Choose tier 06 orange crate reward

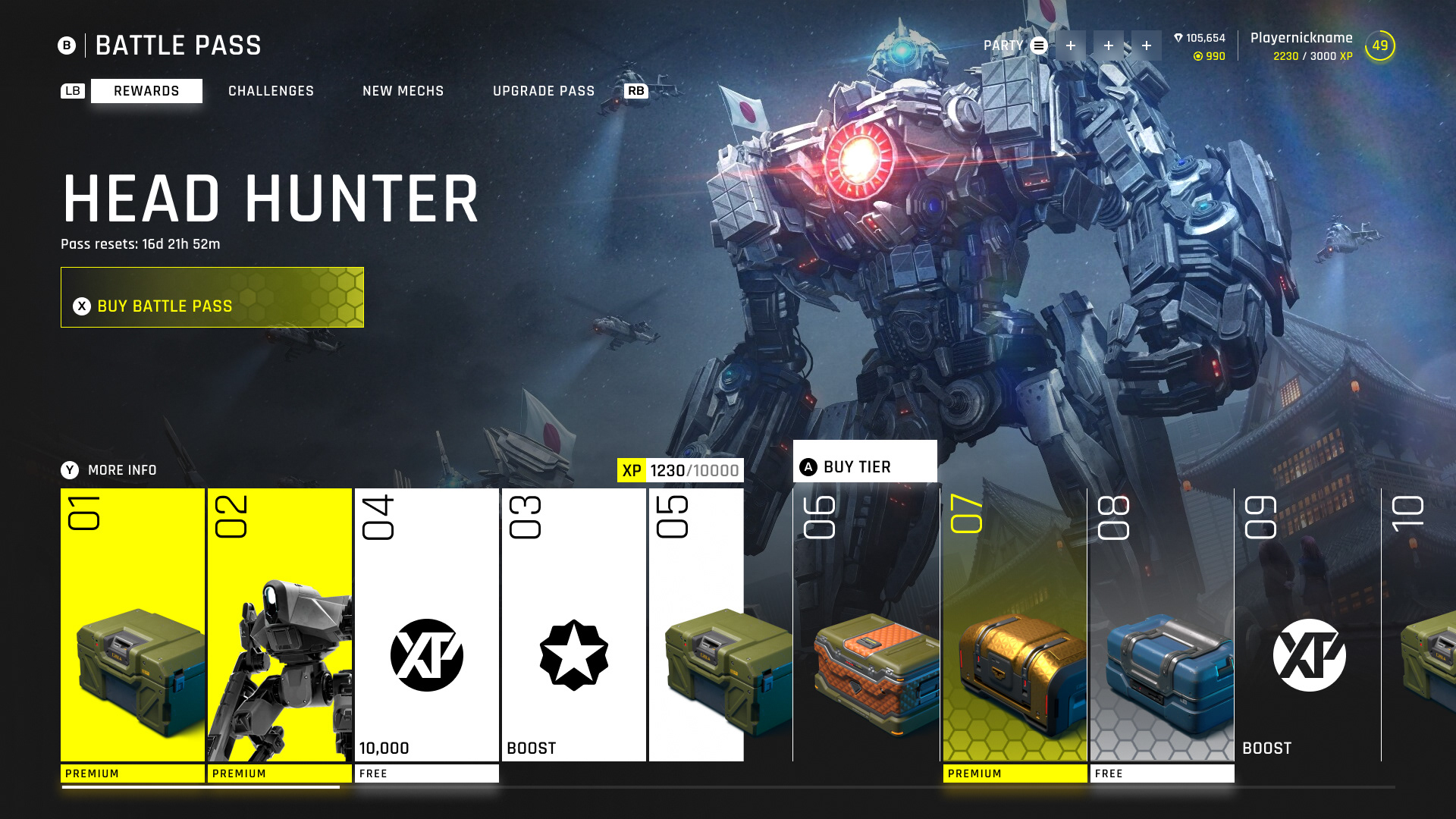[866, 625]
